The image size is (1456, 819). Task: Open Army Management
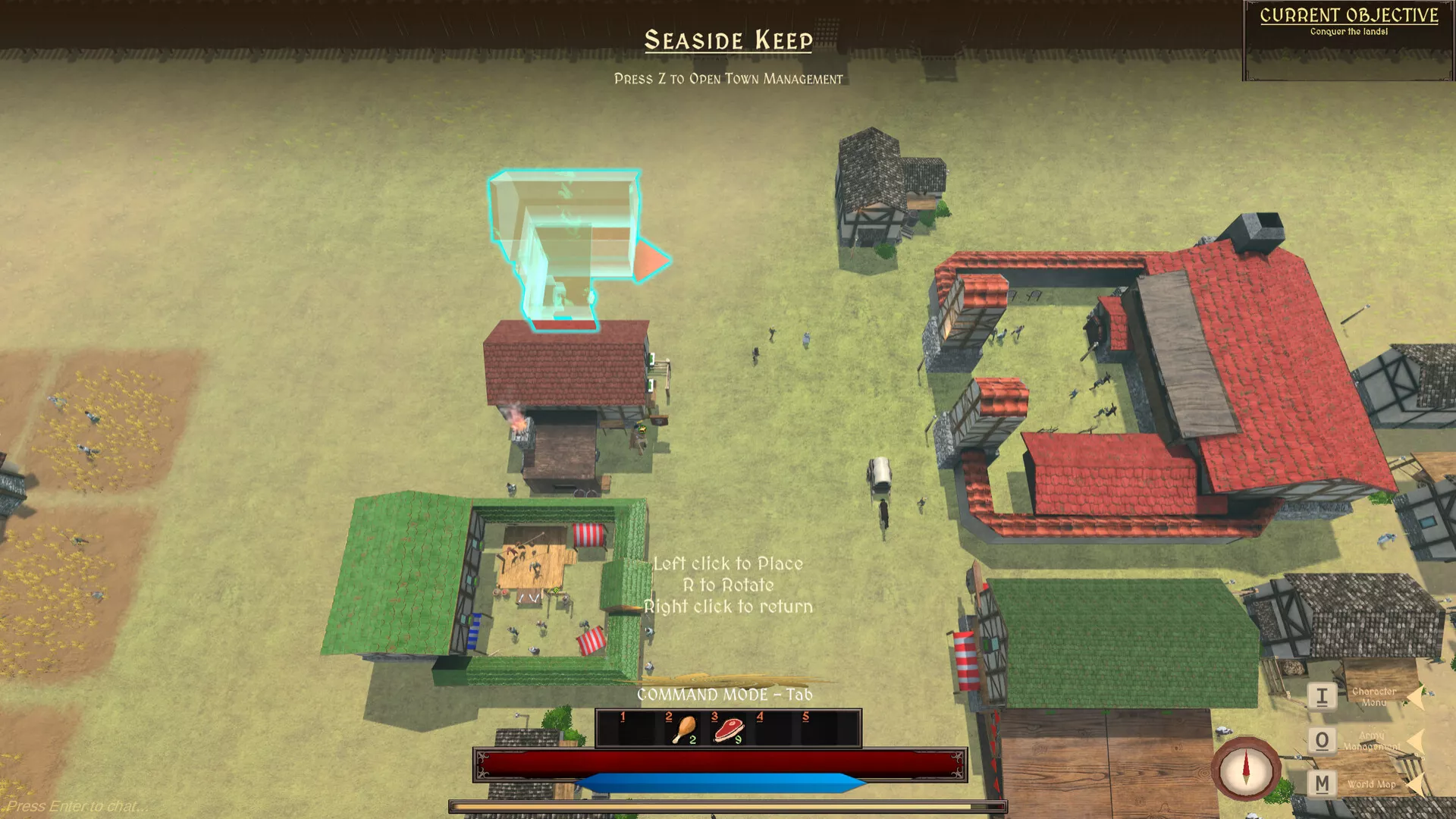coord(1322,740)
